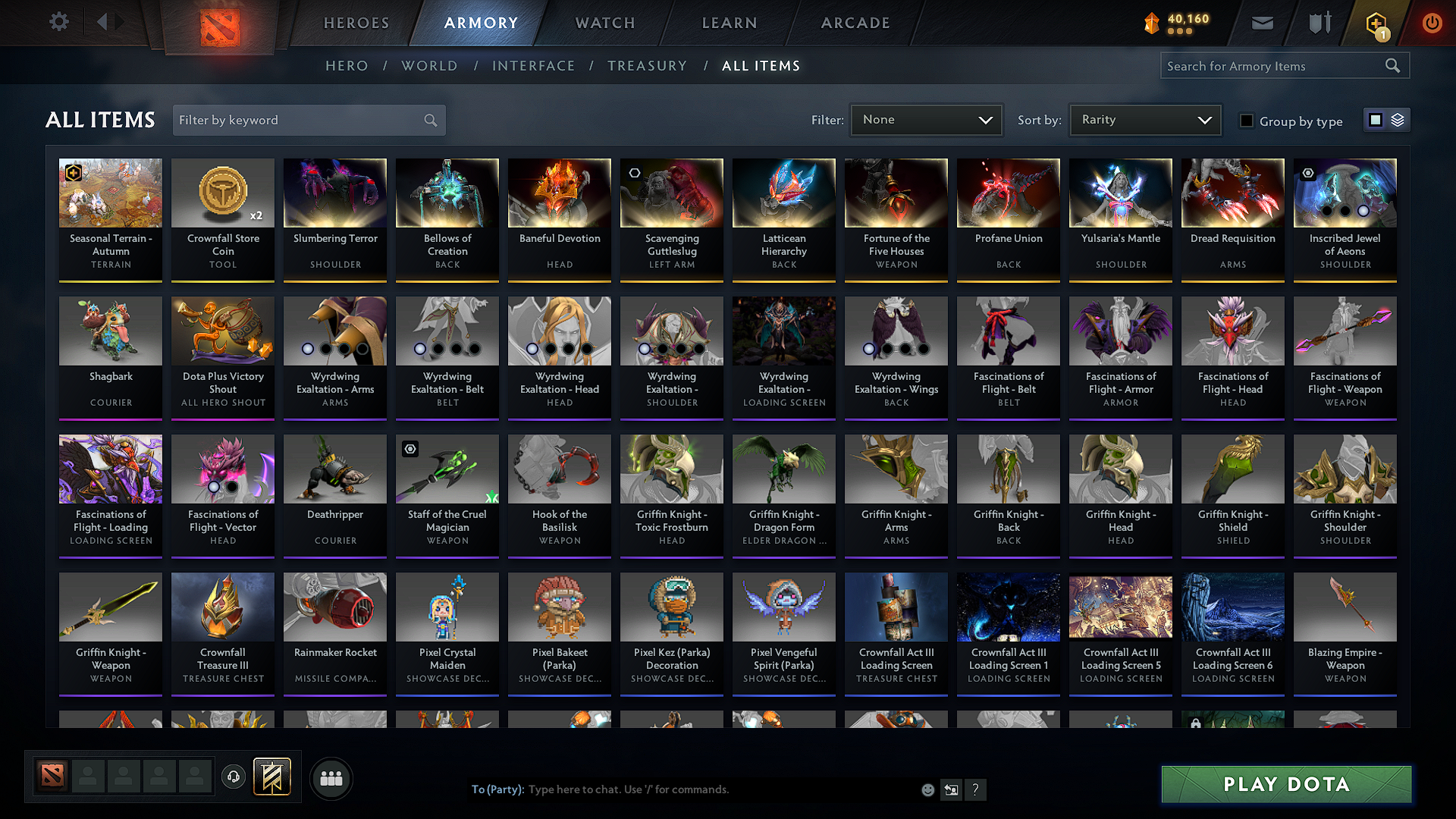This screenshot has width=1456, height=819.
Task: Click the Battle Pass banner icon near party slots
Action: click(x=272, y=777)
